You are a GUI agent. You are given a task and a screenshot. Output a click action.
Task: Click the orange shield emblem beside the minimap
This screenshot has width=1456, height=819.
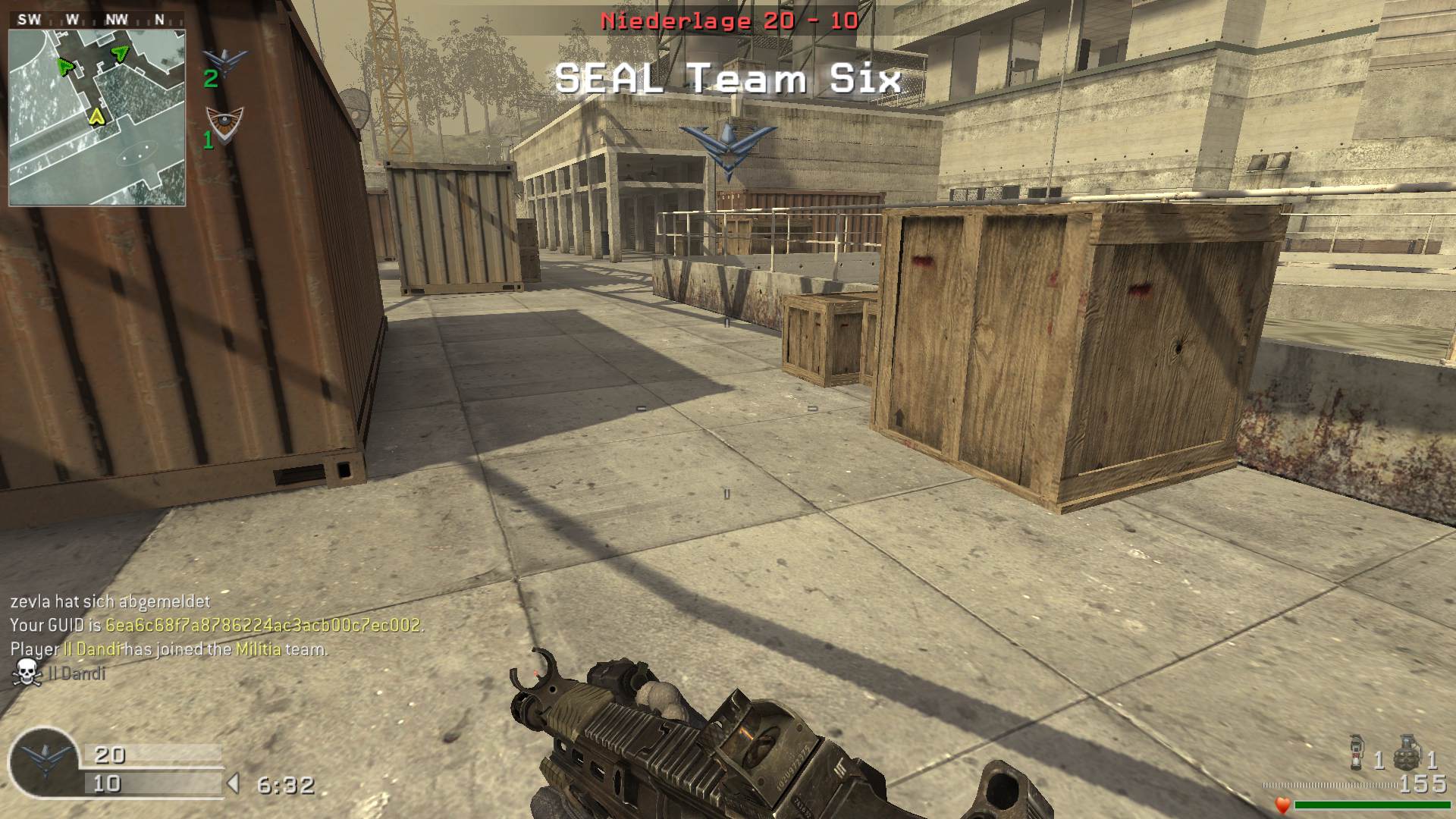tap(225, 124)
